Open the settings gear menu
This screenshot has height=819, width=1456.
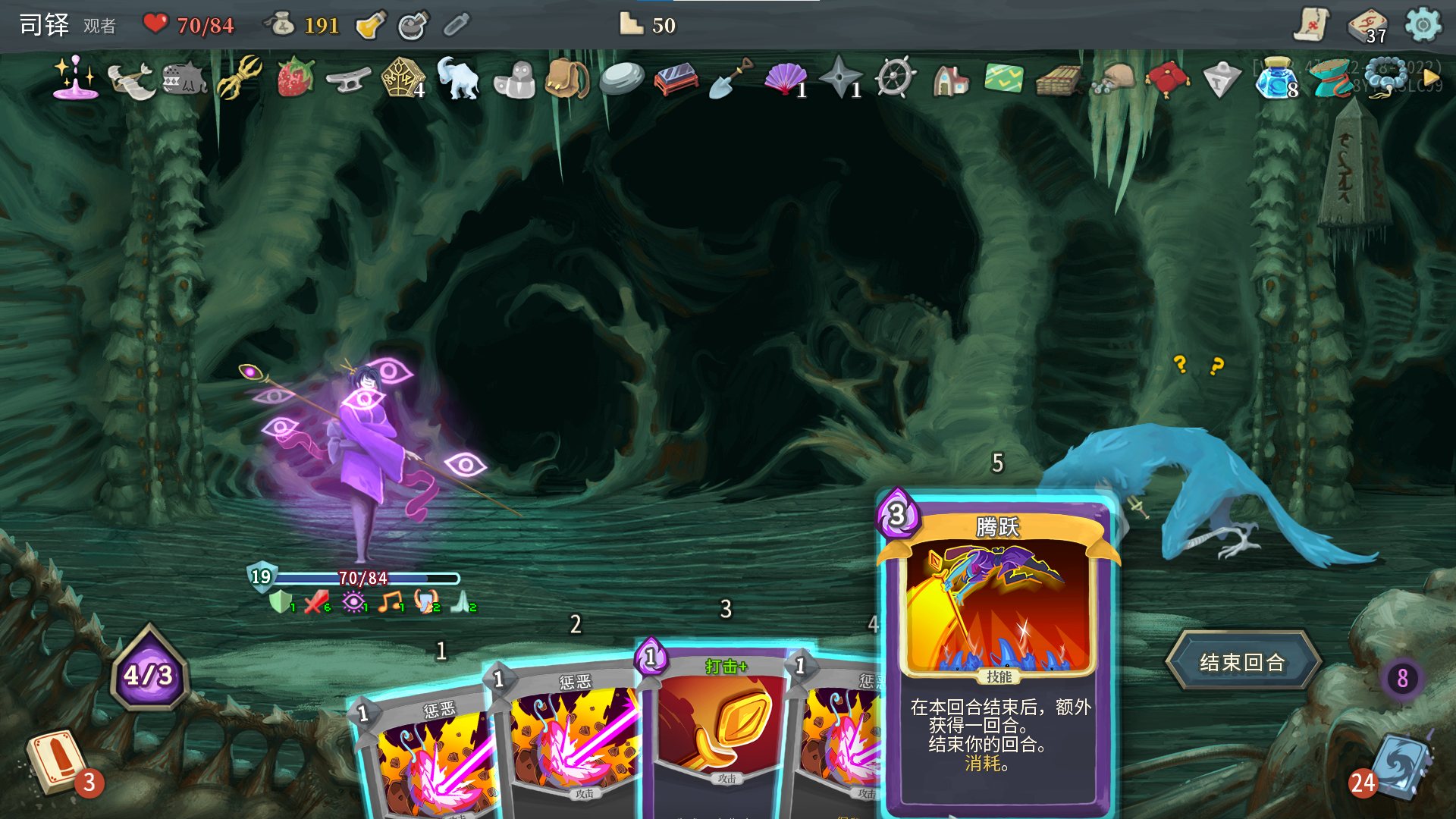[1423, 26]
